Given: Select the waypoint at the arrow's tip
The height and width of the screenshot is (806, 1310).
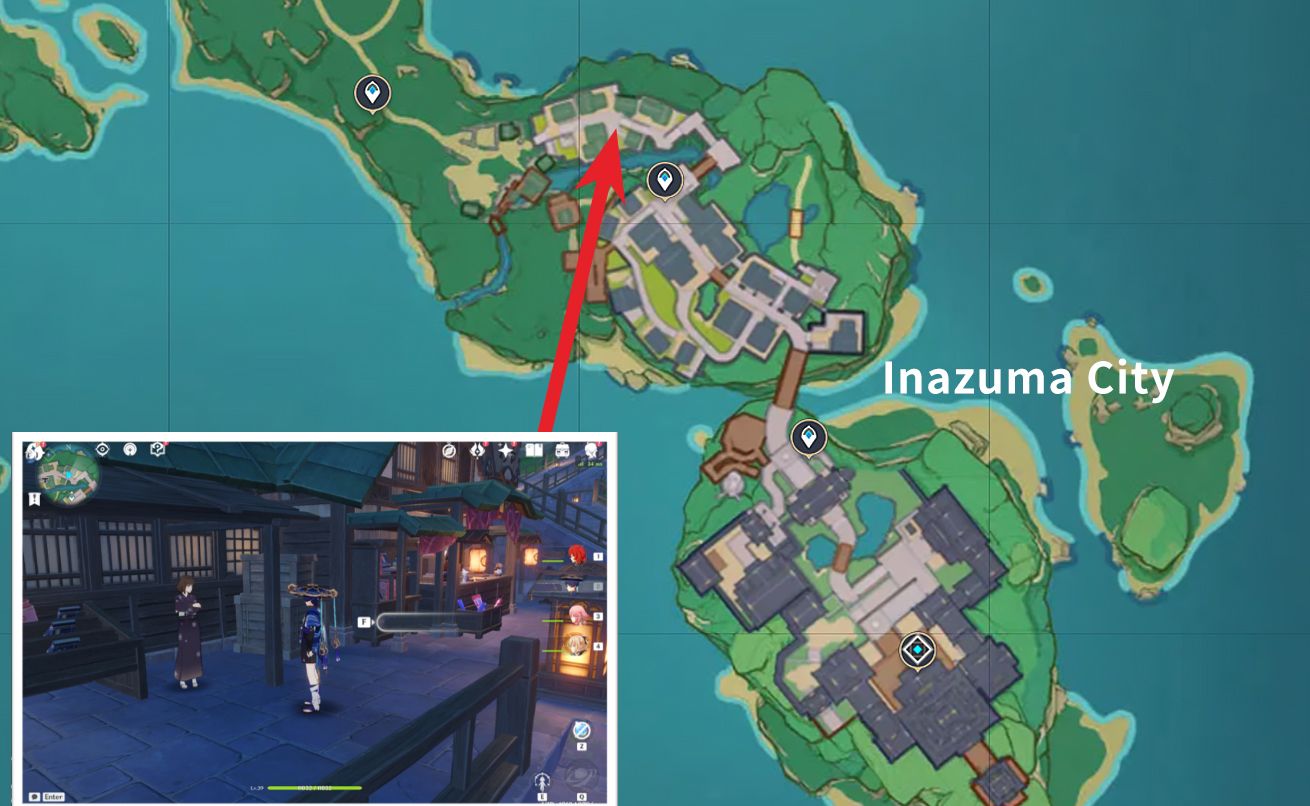Looking at the screenshot, I should pyautogui.click(x=663, y=181).
